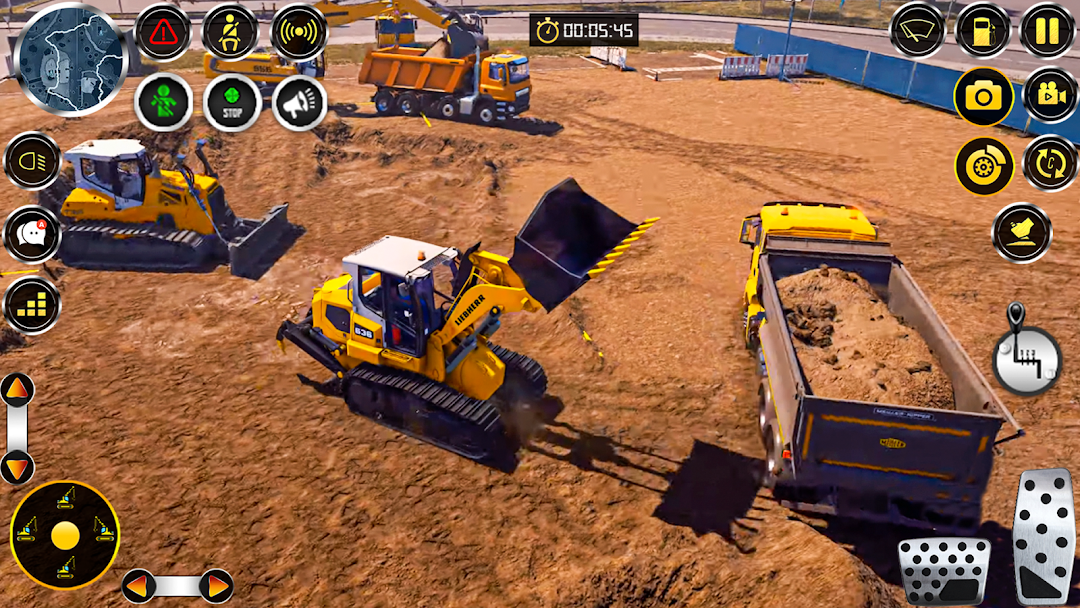Viewport: 1080px width, 608px height.
Task: Tap the green seated driver icon
Action: [163, 102]
